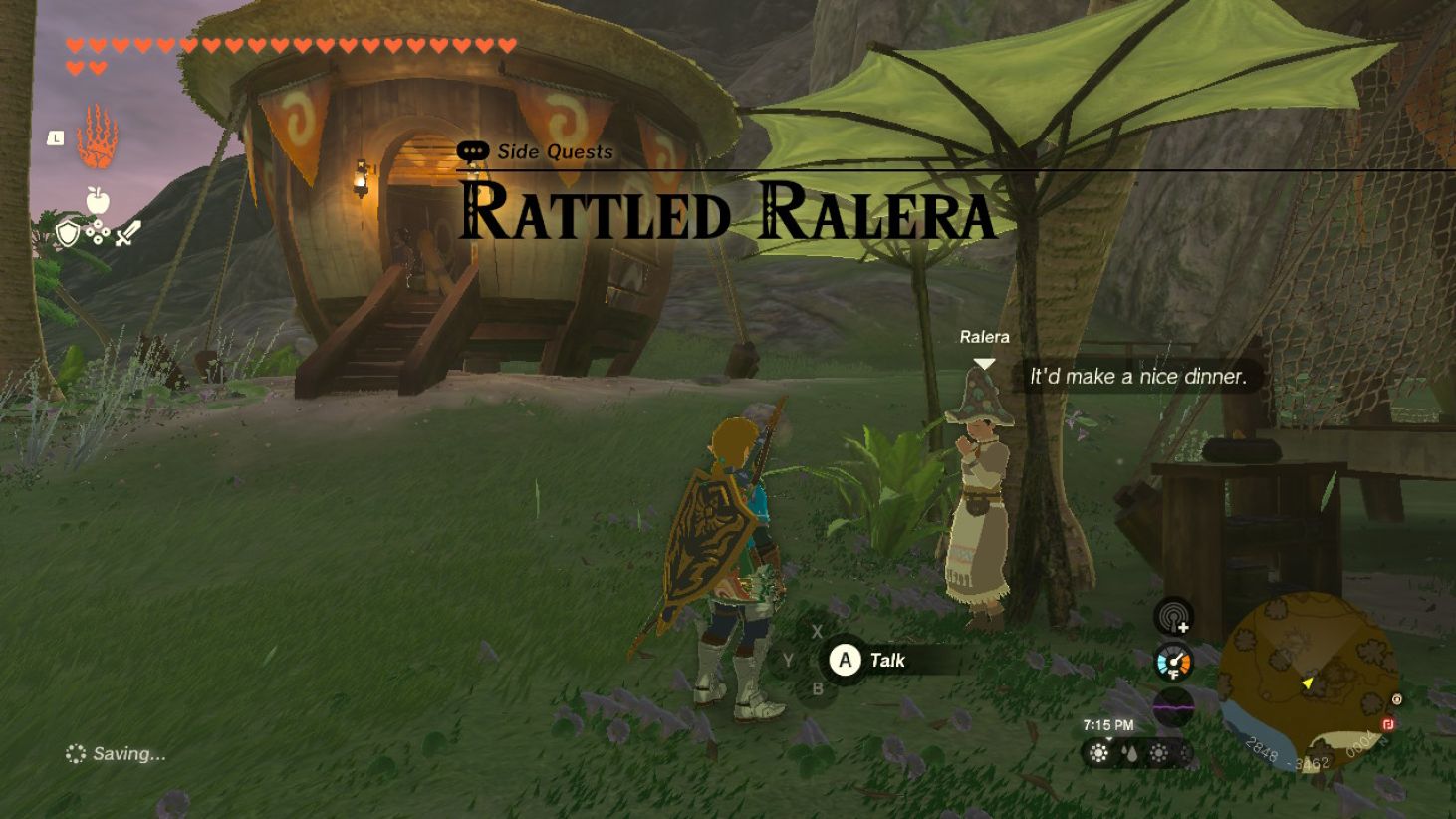Click the X button prompt
This screenshot has width=1456, height=819.
(817, 631)
